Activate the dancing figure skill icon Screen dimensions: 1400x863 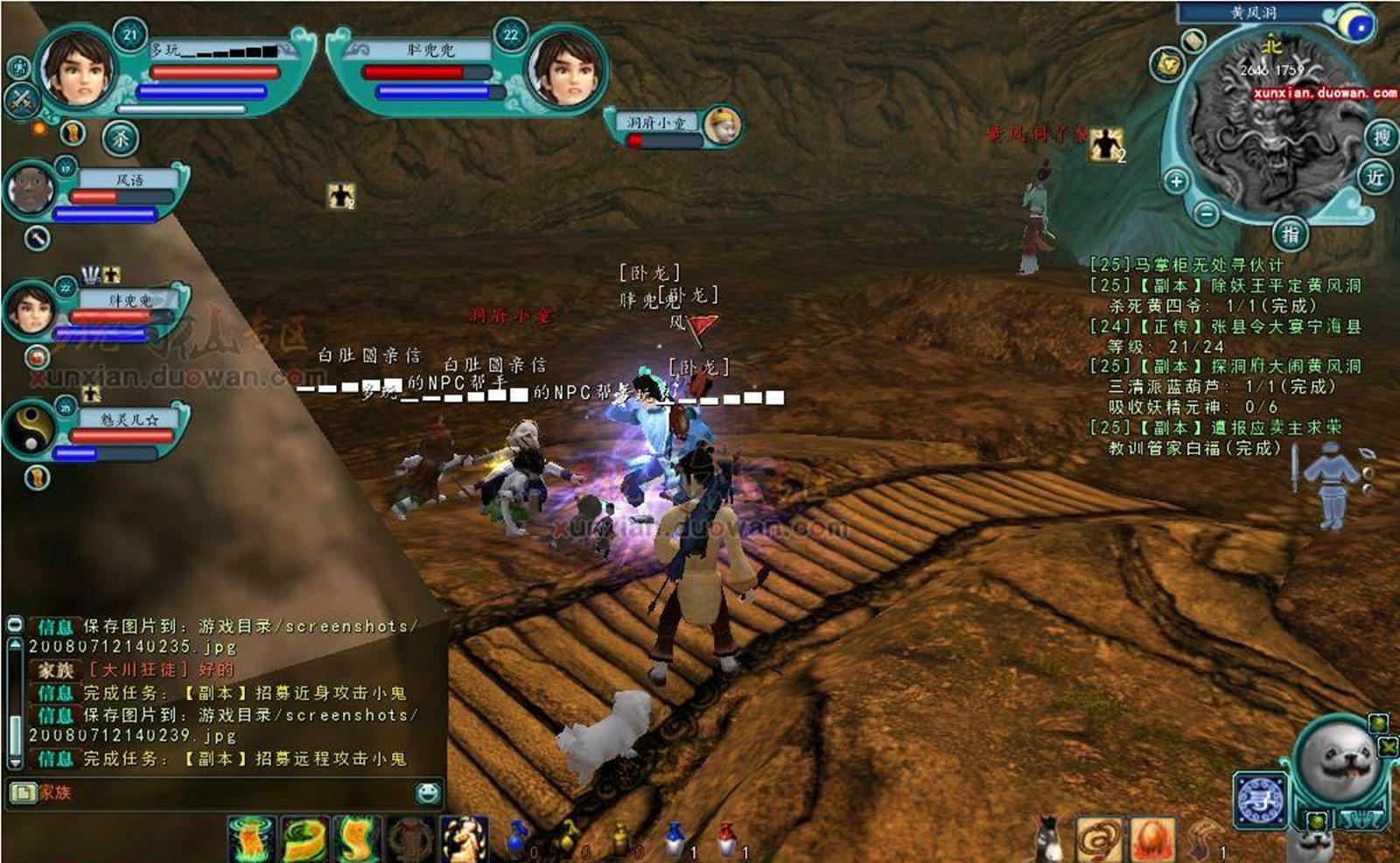(463, 839)
